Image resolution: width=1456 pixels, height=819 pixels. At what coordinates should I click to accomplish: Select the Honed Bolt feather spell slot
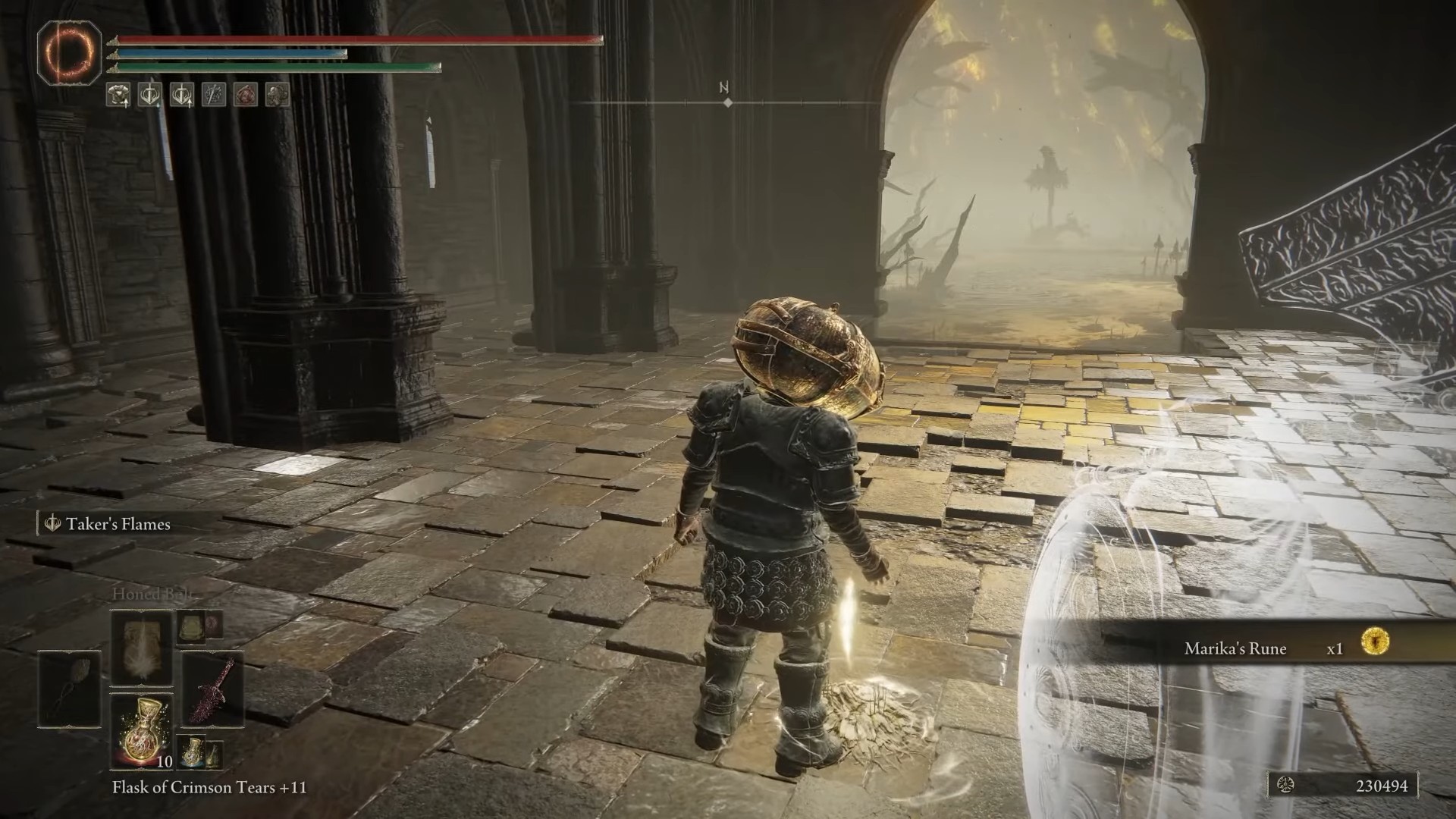141,648
